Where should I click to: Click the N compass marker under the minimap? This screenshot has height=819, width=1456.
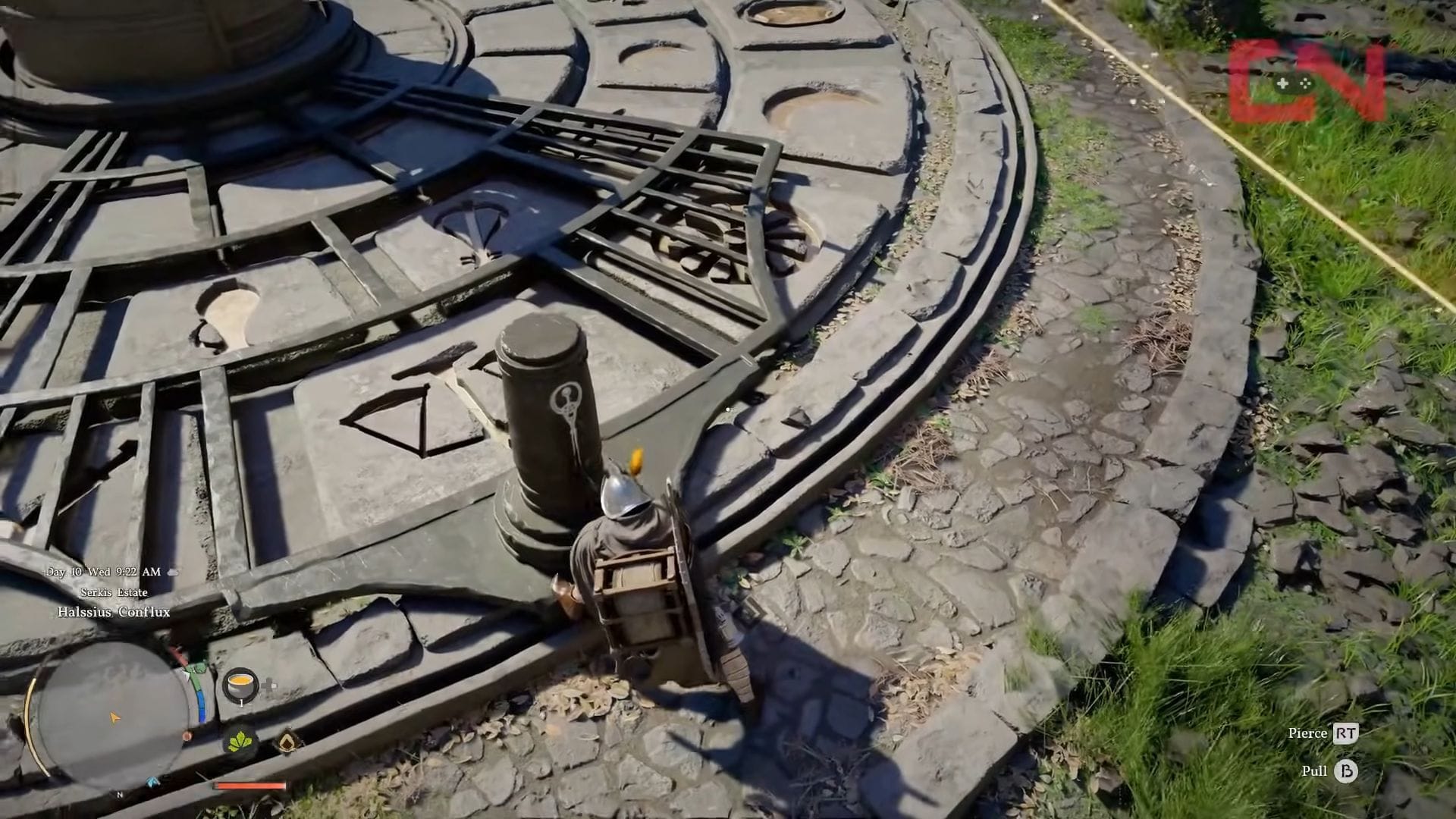tap(120, 795)
